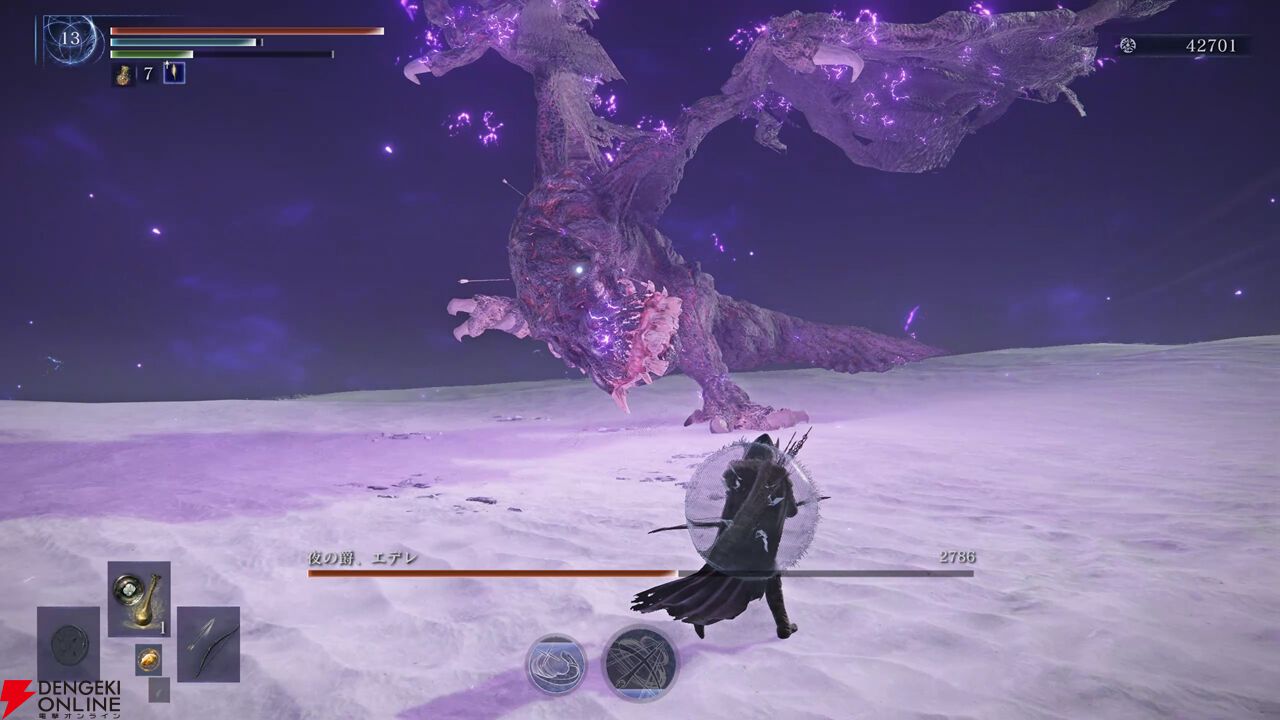The width and height of the screenshot is (1280, 720).
Task: Activate the smaller character skill icon
Action: 556,664
